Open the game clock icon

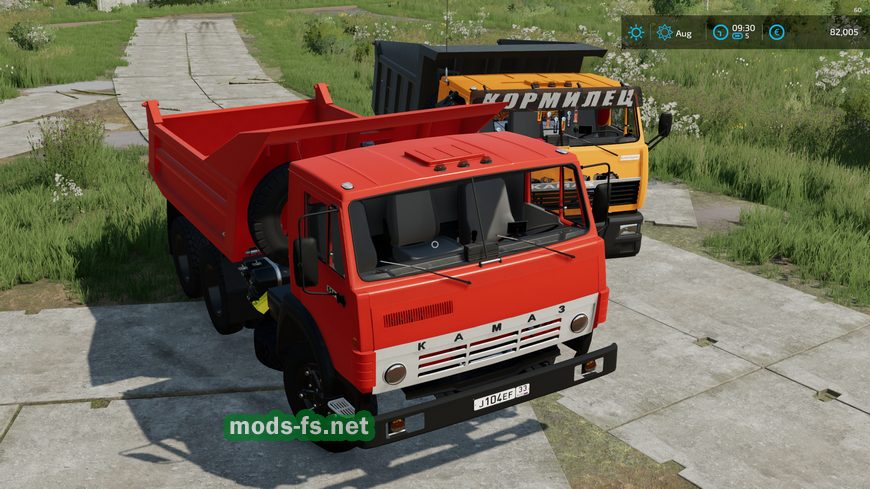(x=720, y=32)
